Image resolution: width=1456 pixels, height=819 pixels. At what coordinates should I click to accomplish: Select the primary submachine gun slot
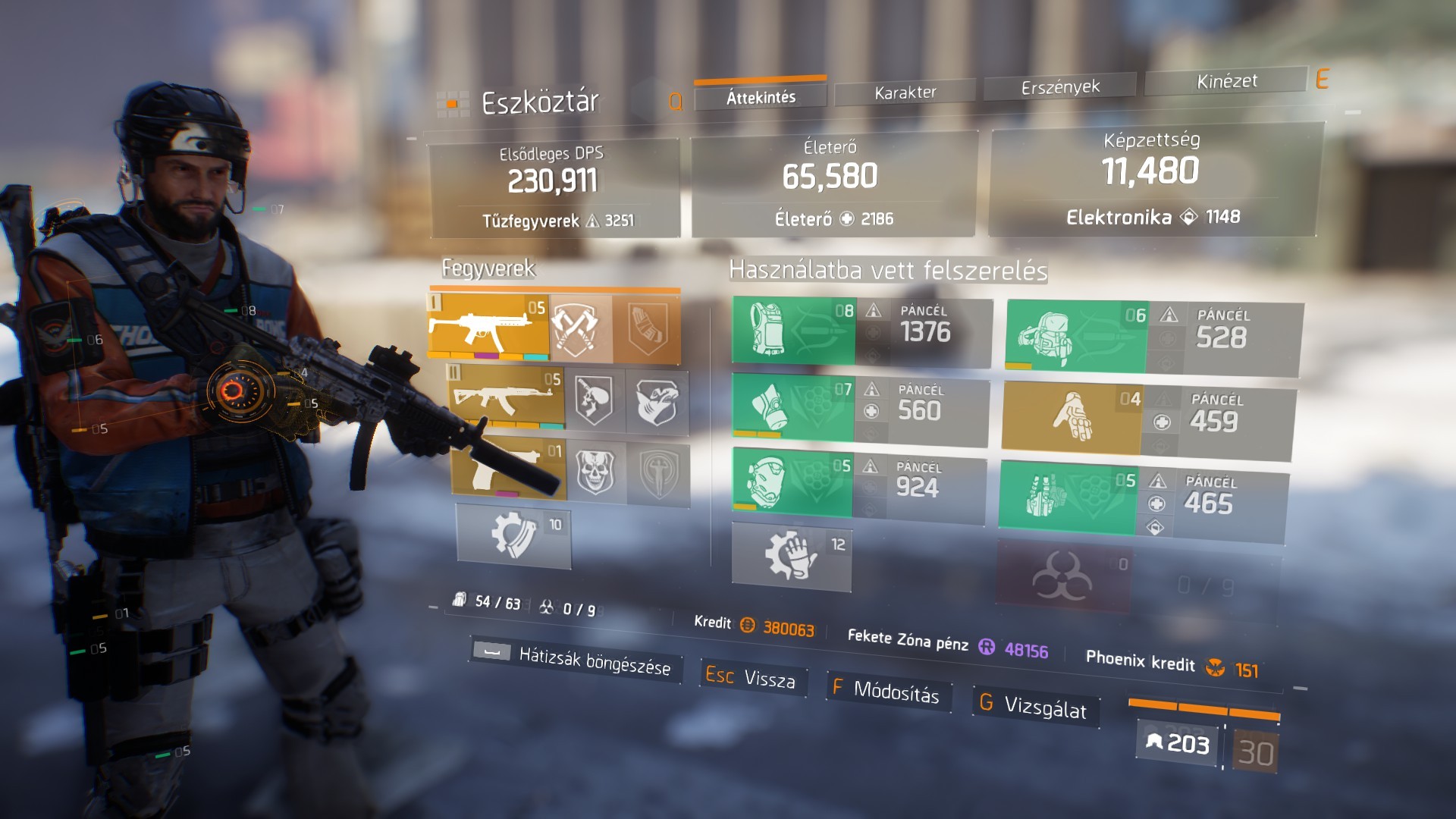point(488,327)
